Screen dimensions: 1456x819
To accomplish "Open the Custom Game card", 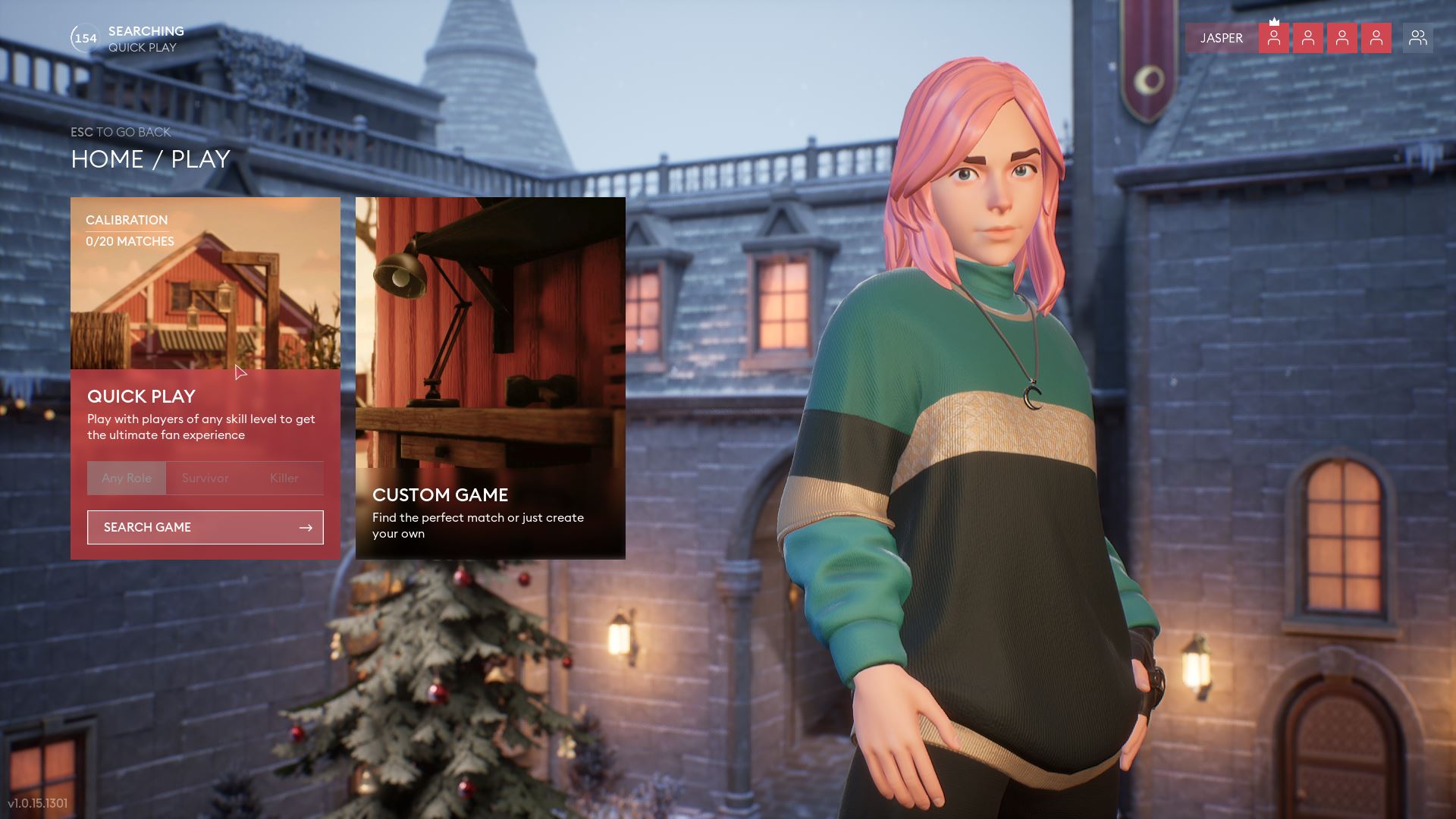I will [490, 378].
